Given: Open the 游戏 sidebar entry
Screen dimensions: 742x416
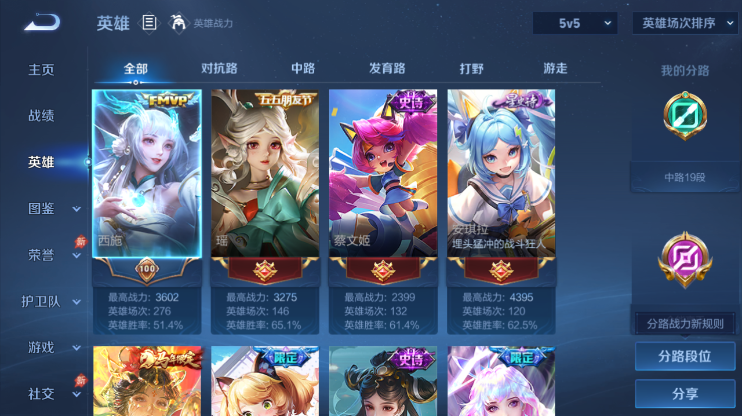Looking at the screenshot, I should (x=41, y=347).
